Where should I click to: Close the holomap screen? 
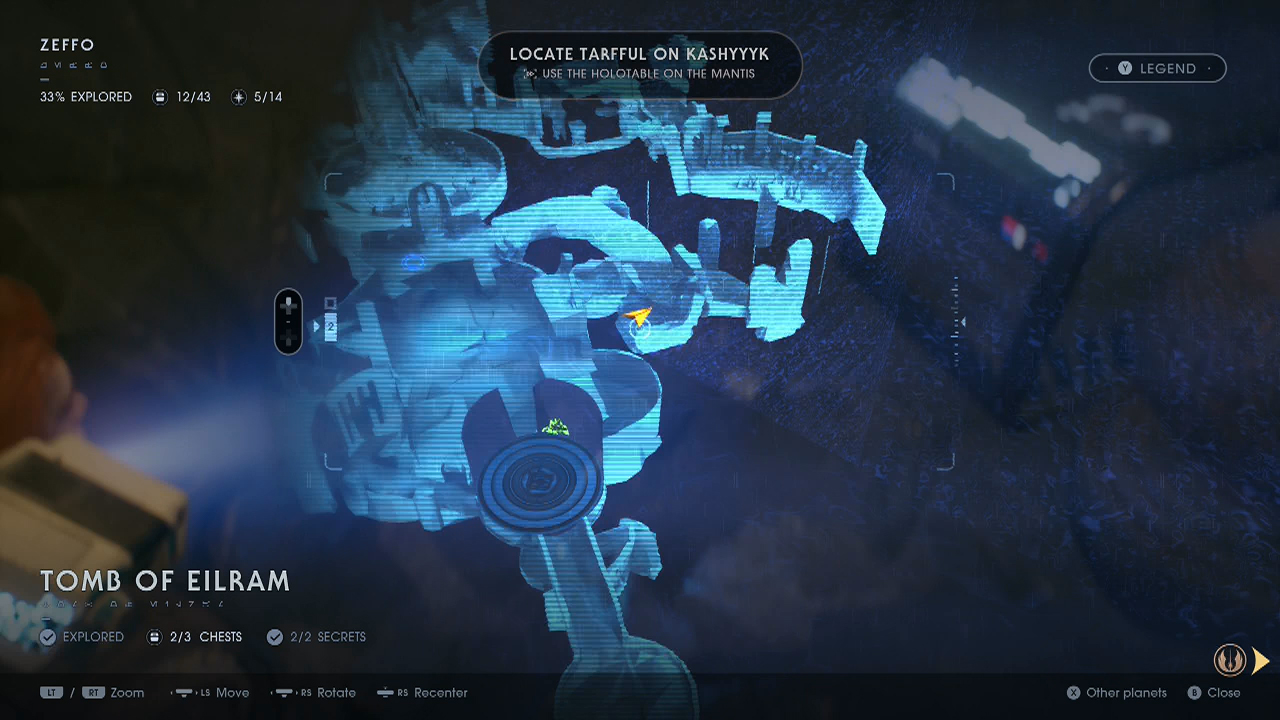(x=1214, y=692)
